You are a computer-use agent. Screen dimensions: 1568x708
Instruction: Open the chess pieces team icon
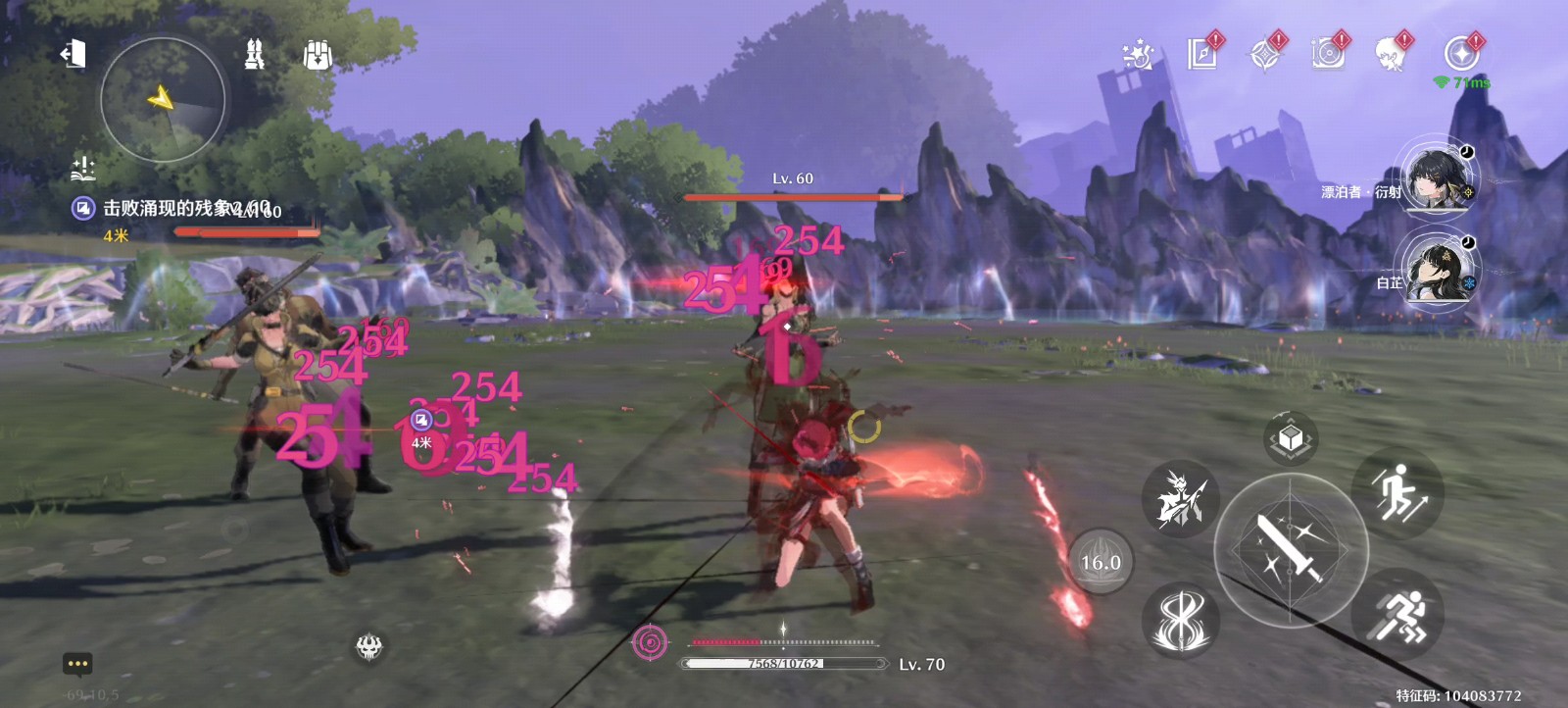[255, 54]
